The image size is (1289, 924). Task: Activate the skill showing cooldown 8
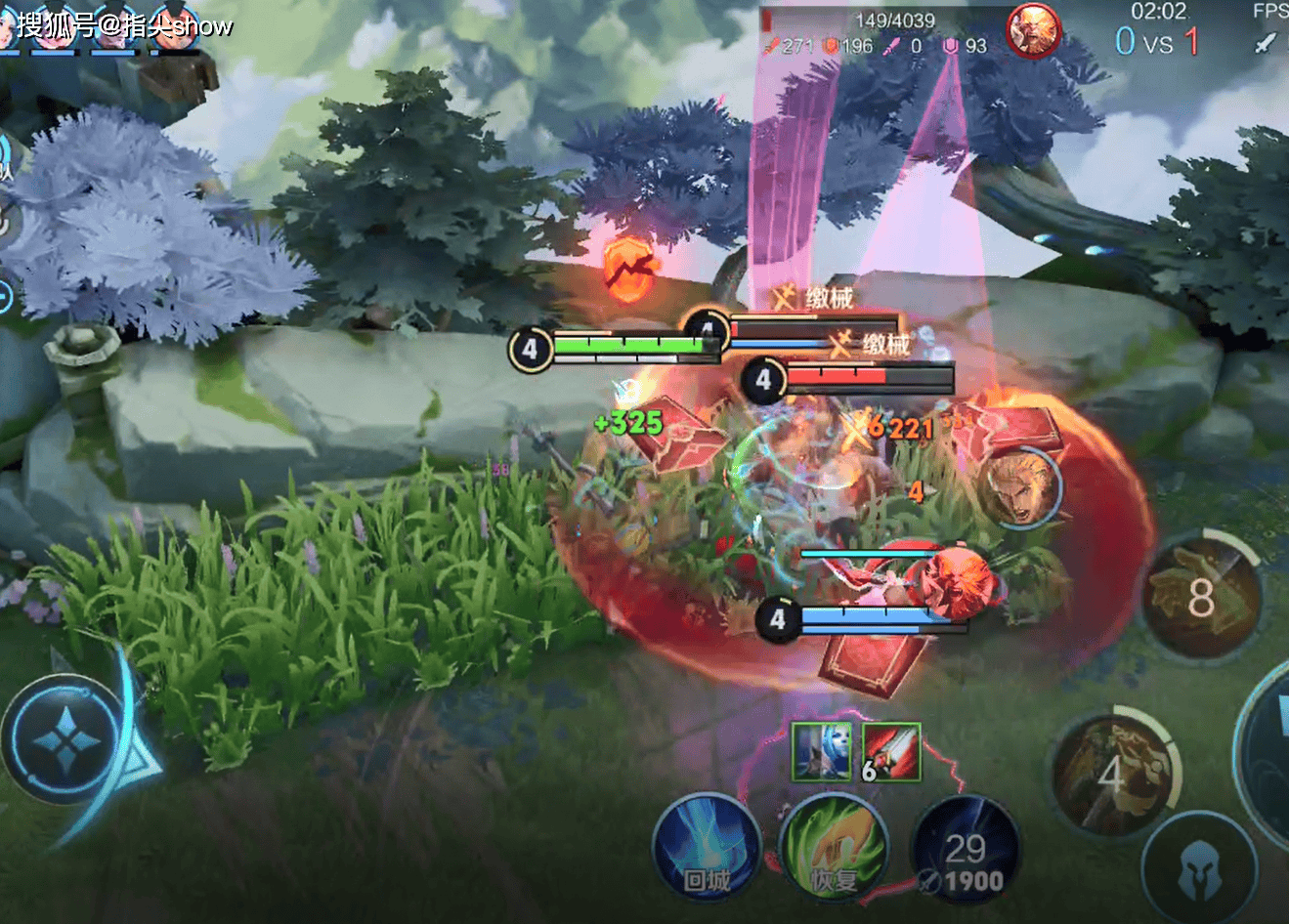pyautogui.click(x=1201, y=596)
